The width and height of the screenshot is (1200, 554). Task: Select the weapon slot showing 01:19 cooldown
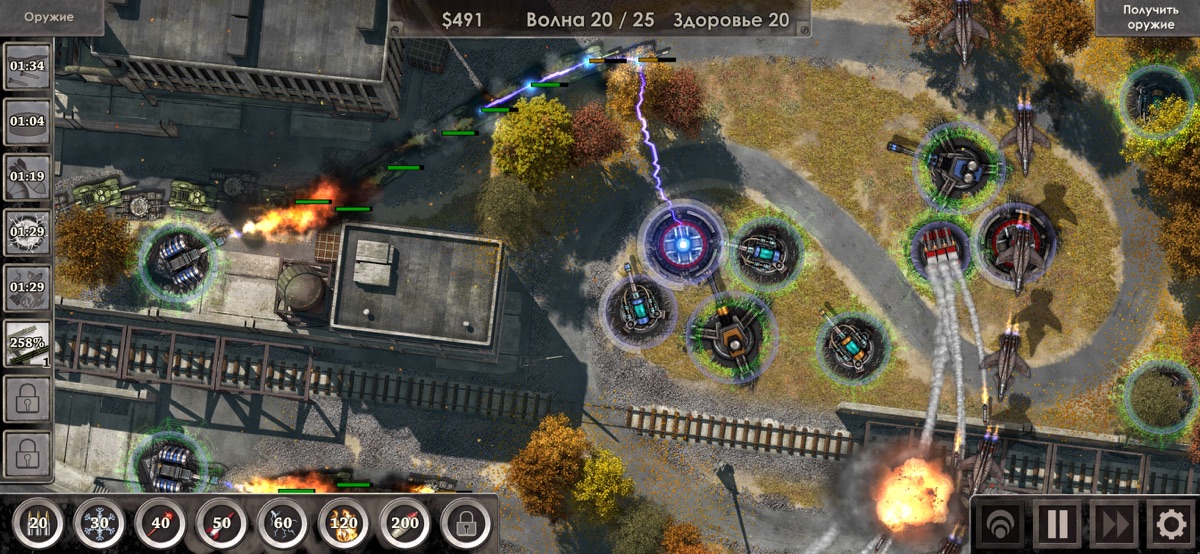(x=27, y=177)
